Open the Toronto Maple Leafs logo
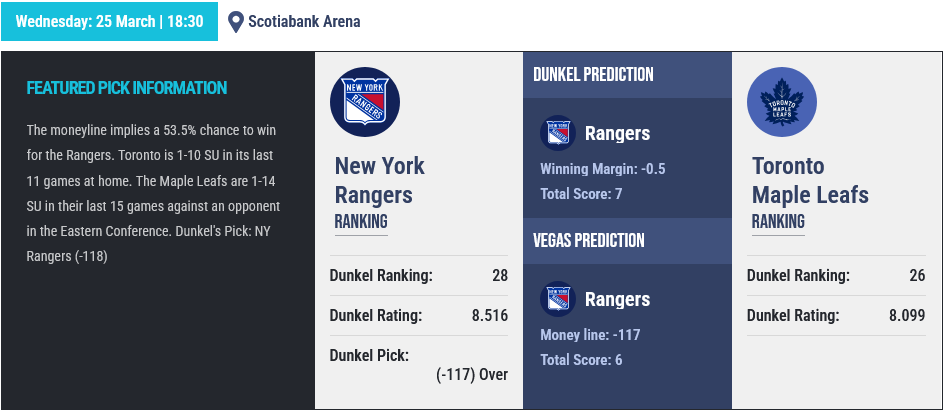 point(782,102)
